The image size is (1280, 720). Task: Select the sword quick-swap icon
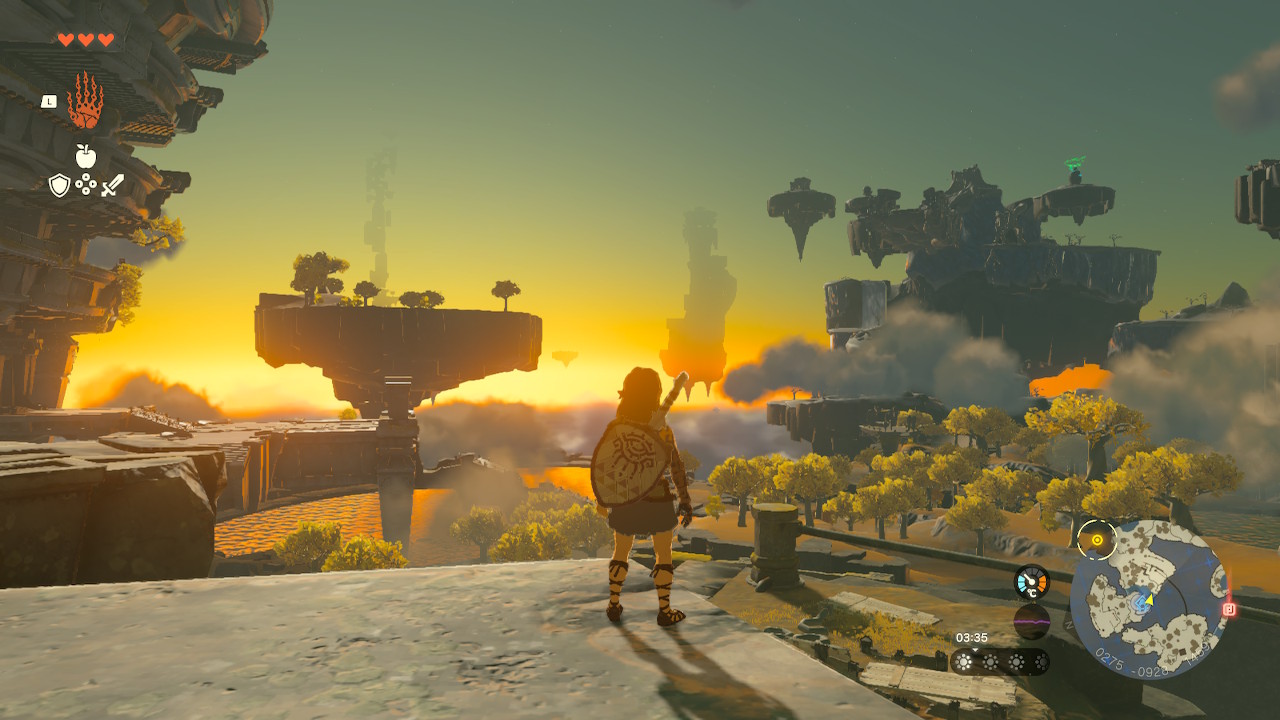112,185
